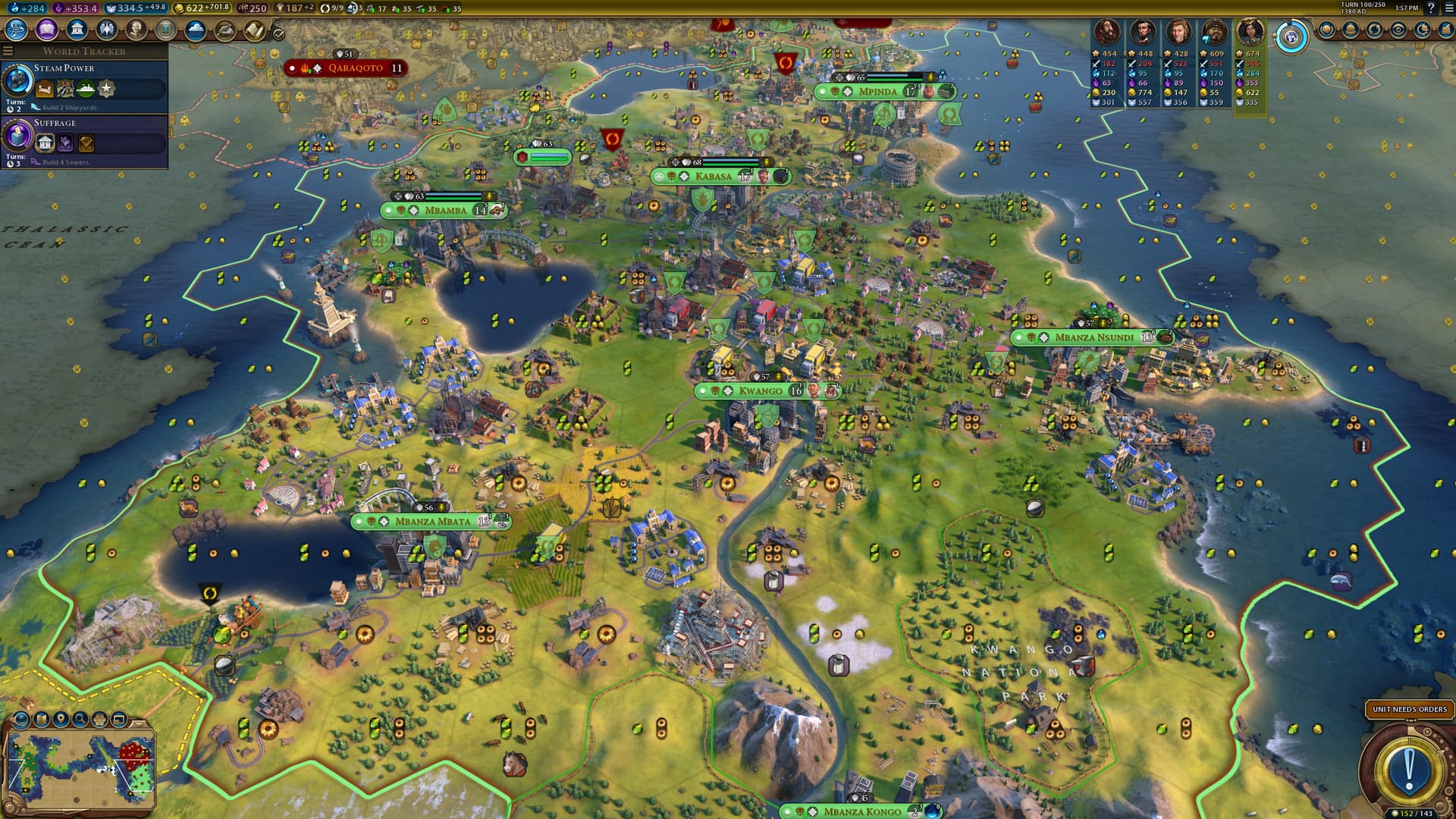Toggle the map pin tool
The image size is (1456, 819).
point(61,718)
